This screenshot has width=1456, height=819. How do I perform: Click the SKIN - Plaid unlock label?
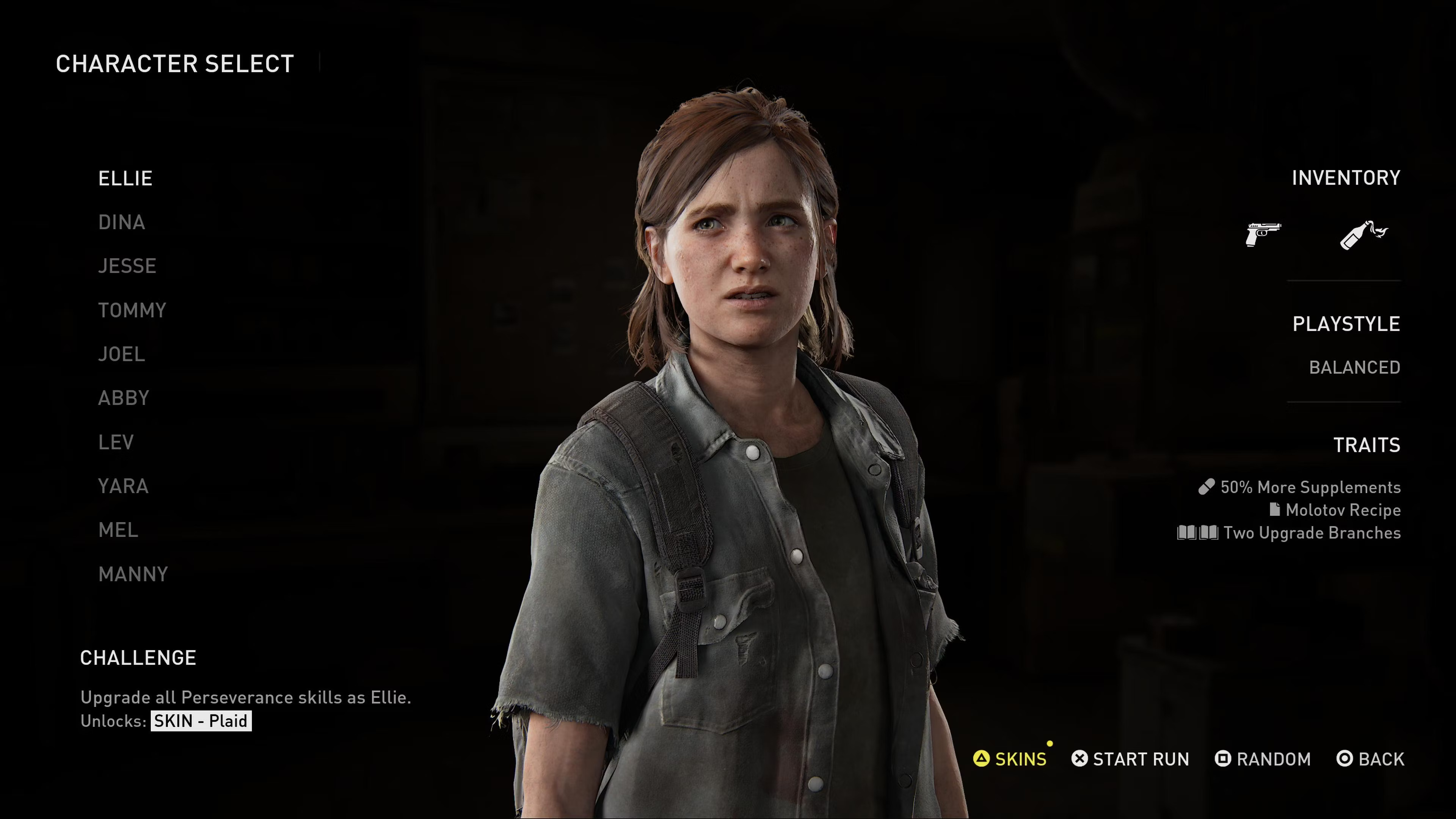click(x=201, y=721)
